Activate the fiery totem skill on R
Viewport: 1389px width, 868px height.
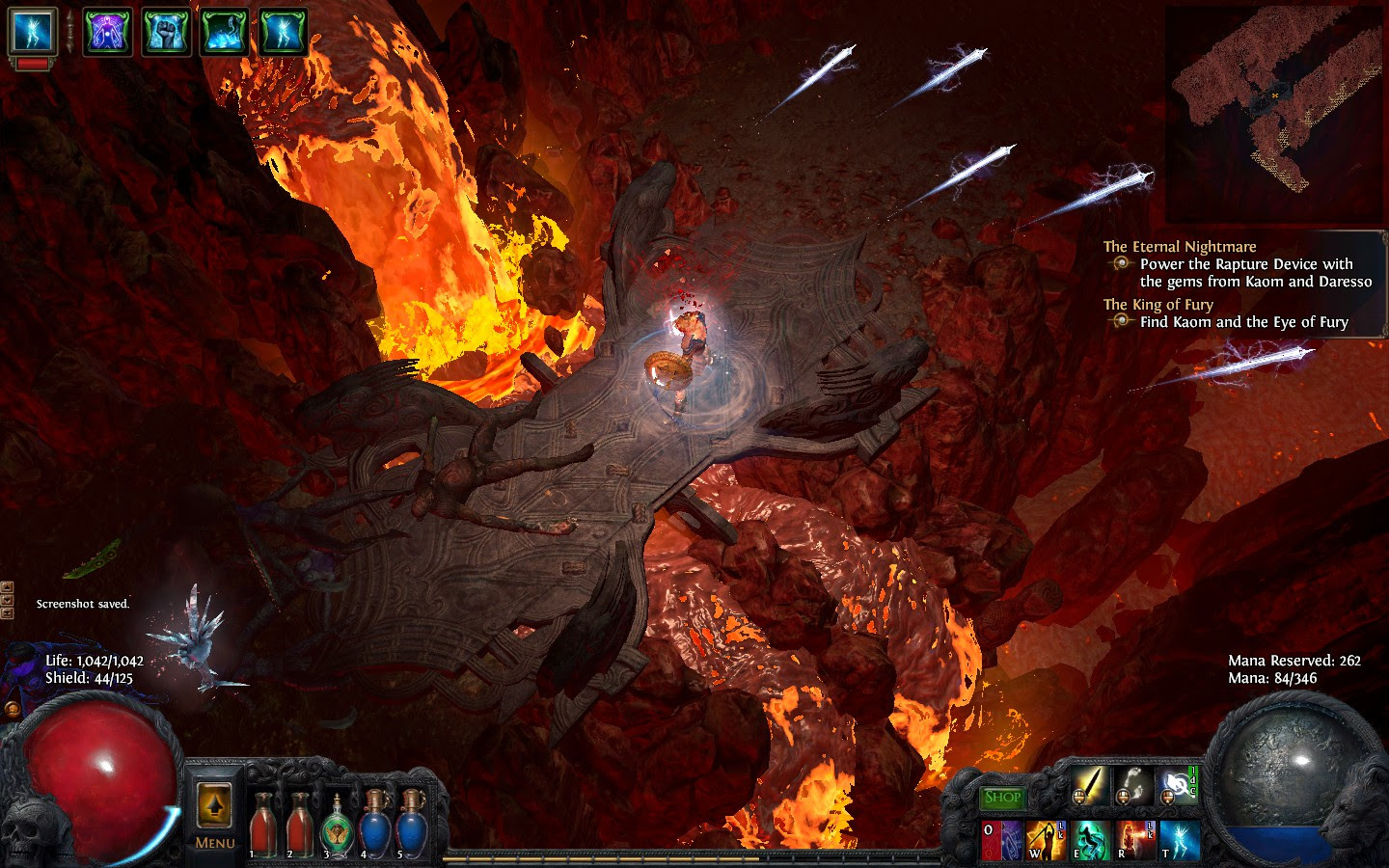pos(1135,840)
